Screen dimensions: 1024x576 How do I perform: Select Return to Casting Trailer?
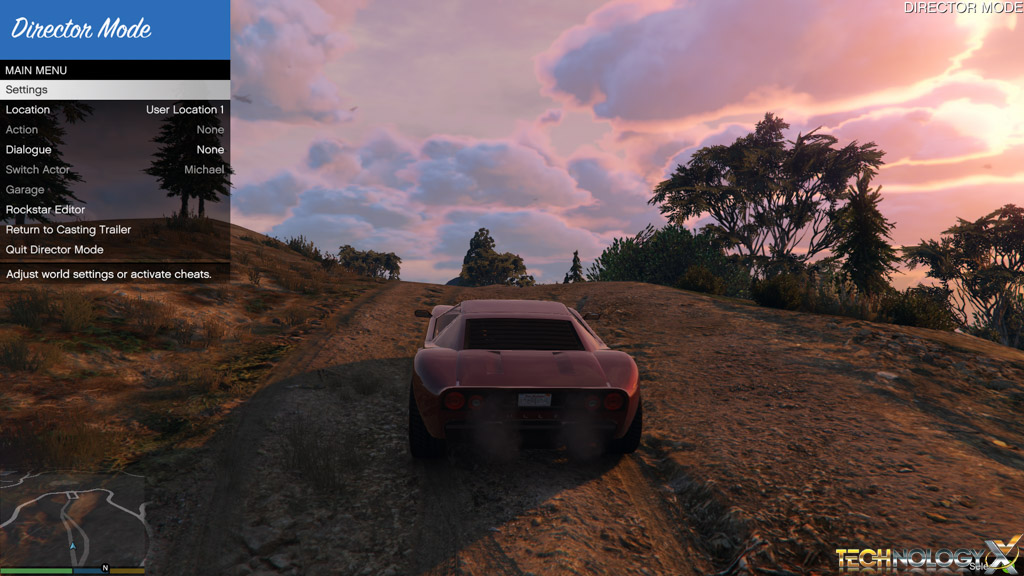tap(115, 230)
